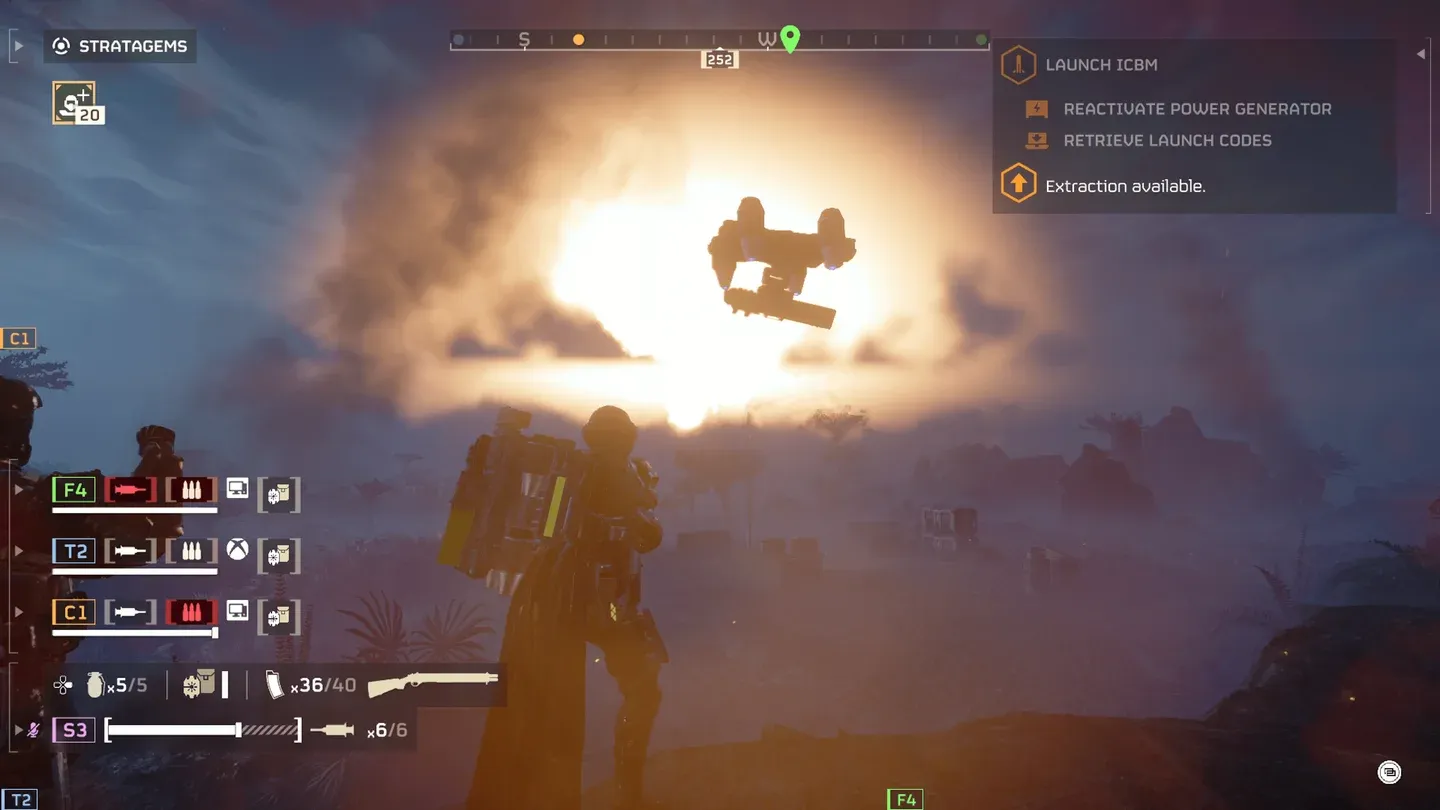Open the chat bubble icon
This screenshot has height=810, width=1440.
(1389, 772)
